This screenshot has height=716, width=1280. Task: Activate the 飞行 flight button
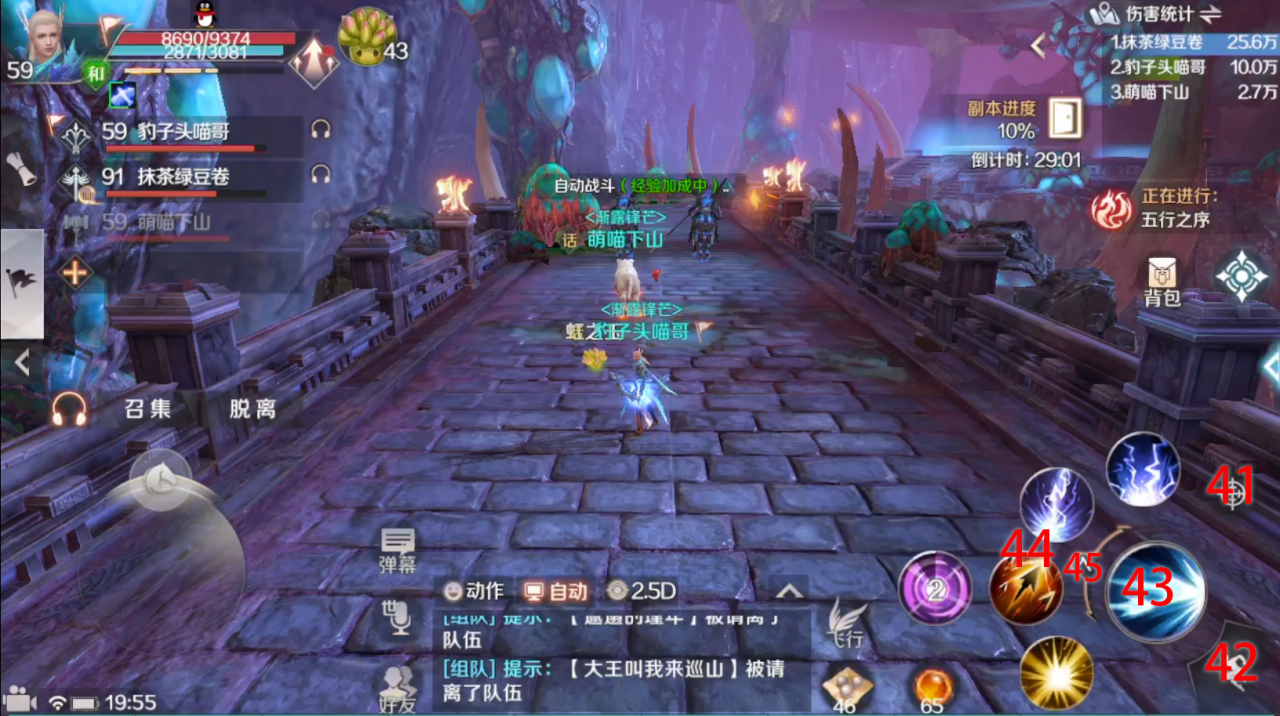846,624
